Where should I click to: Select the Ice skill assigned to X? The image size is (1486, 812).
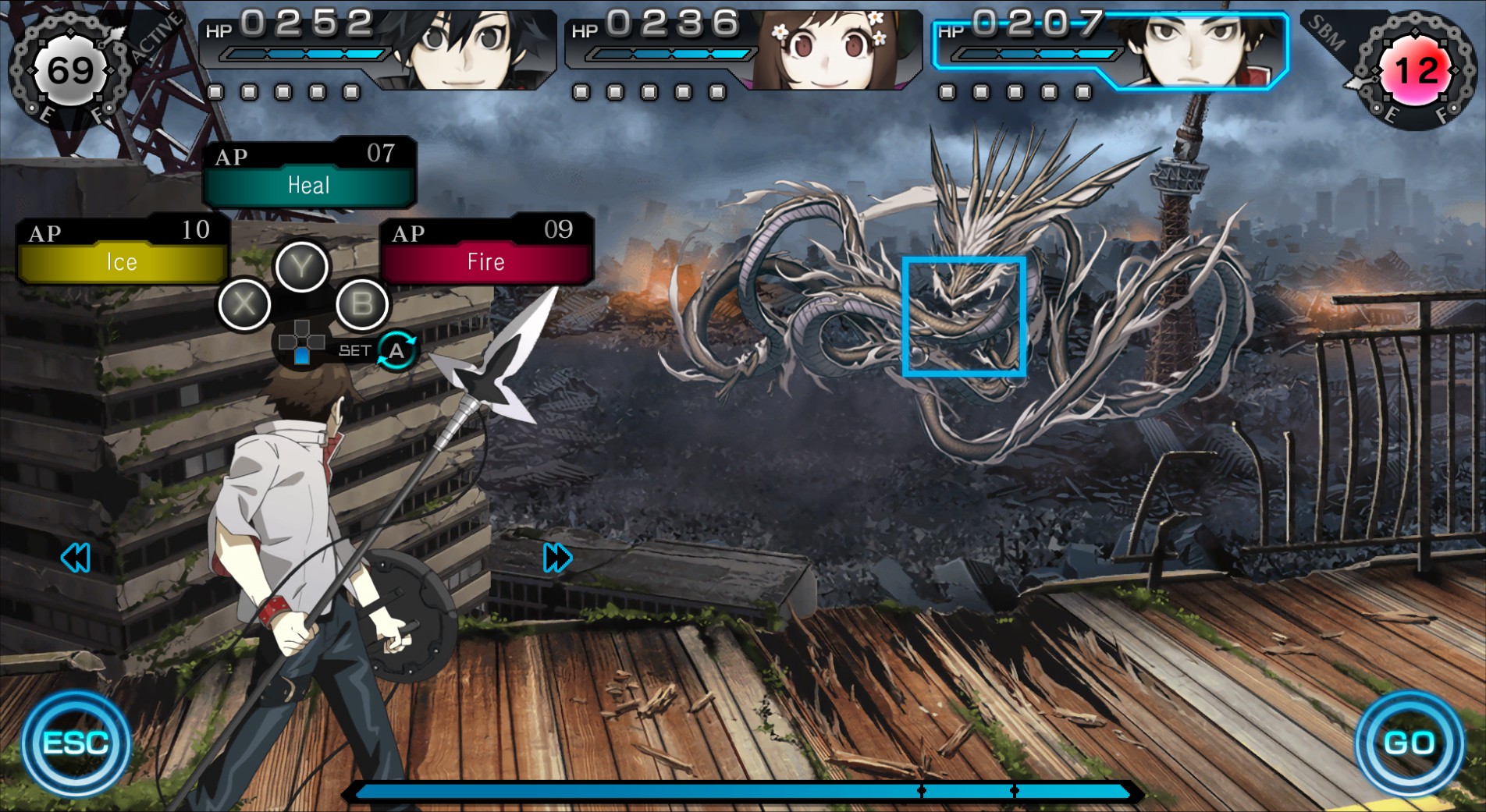[121, 262]
